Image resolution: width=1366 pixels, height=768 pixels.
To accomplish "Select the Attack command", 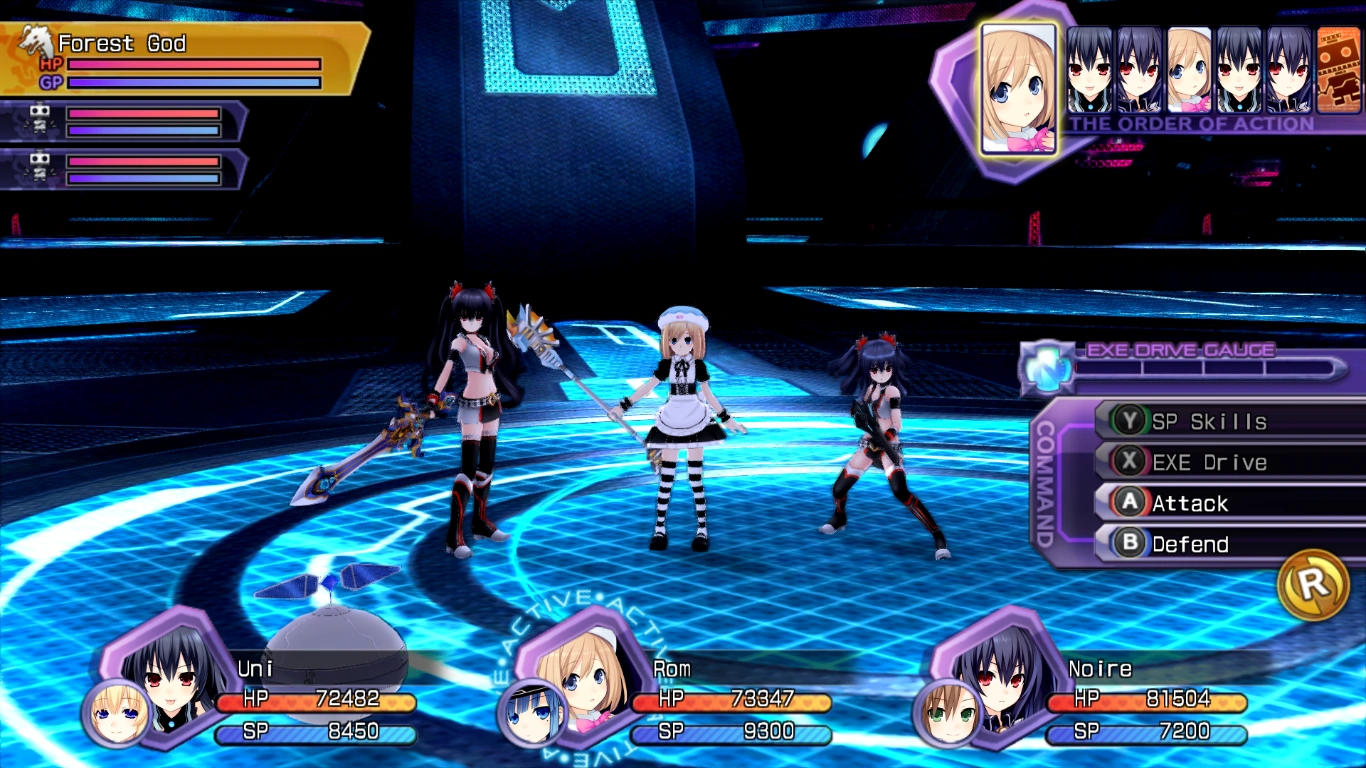I will [1190, 503].
